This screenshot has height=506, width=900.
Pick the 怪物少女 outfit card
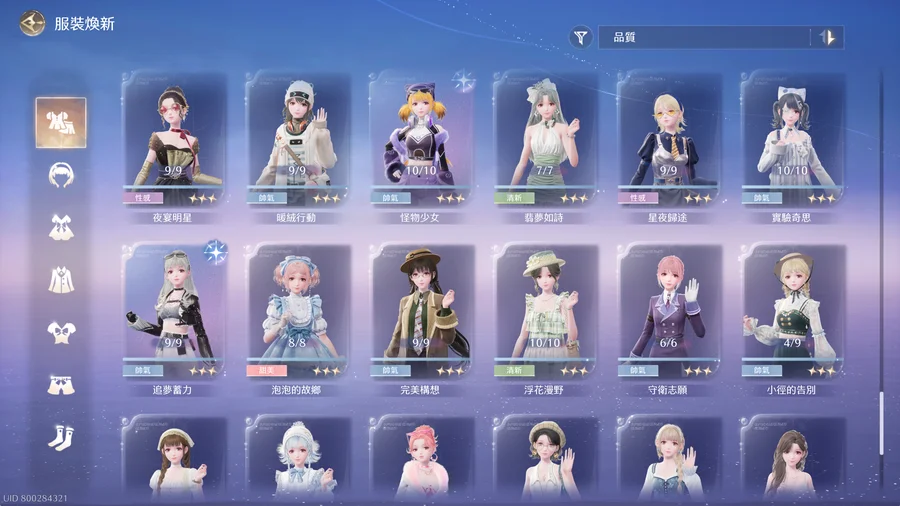[x=420, y=140]
